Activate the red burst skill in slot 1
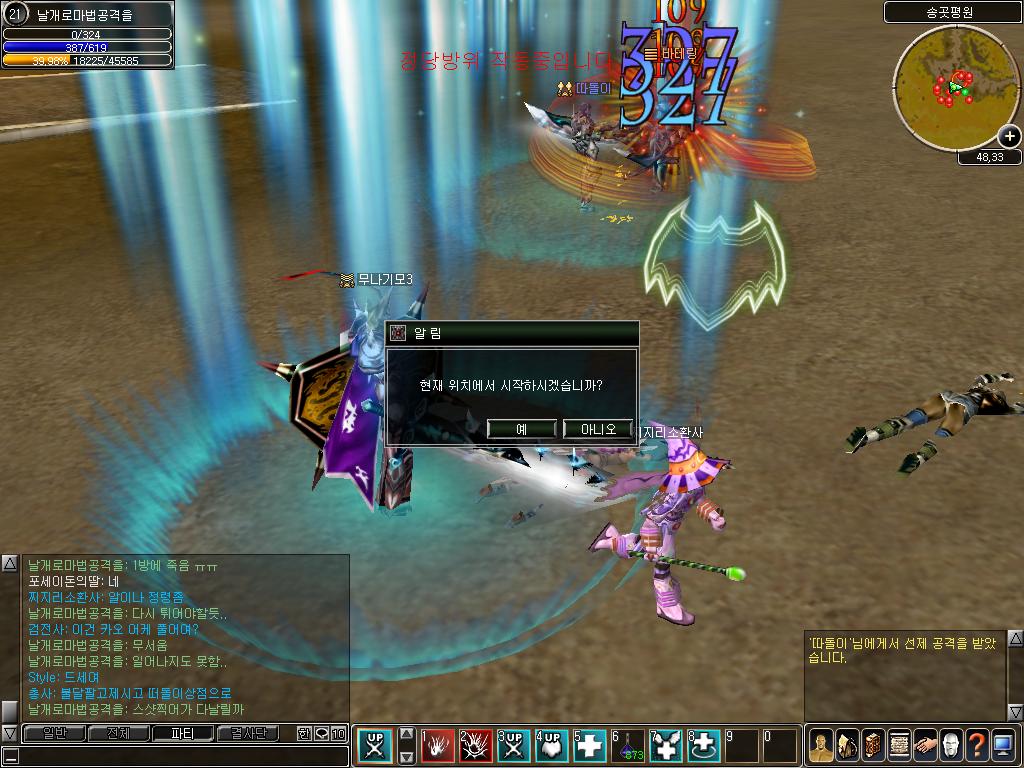This screenshot has height=768, width=1024. pos(438,746)
